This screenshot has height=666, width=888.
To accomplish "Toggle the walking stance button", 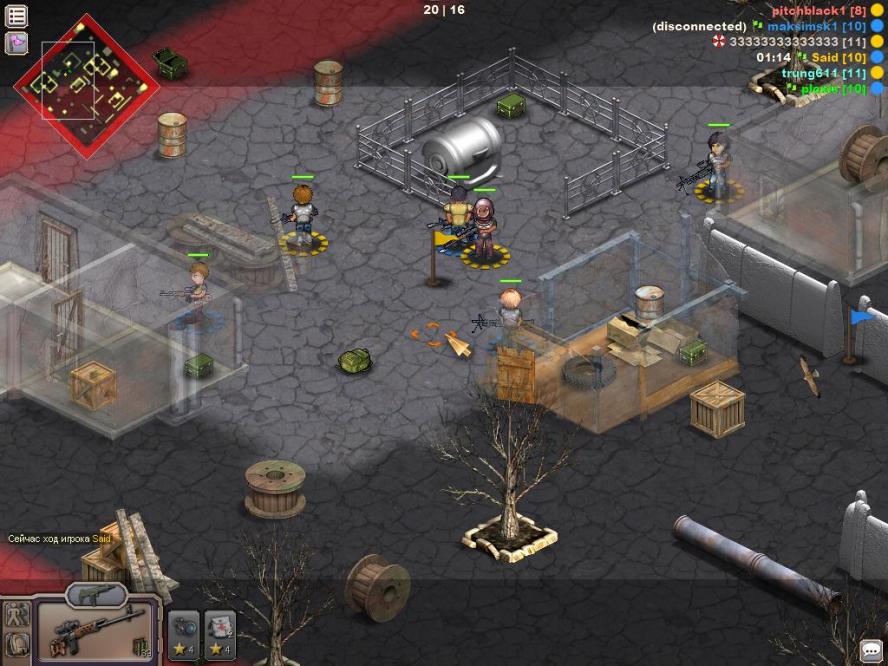I will tap(16, 615).
